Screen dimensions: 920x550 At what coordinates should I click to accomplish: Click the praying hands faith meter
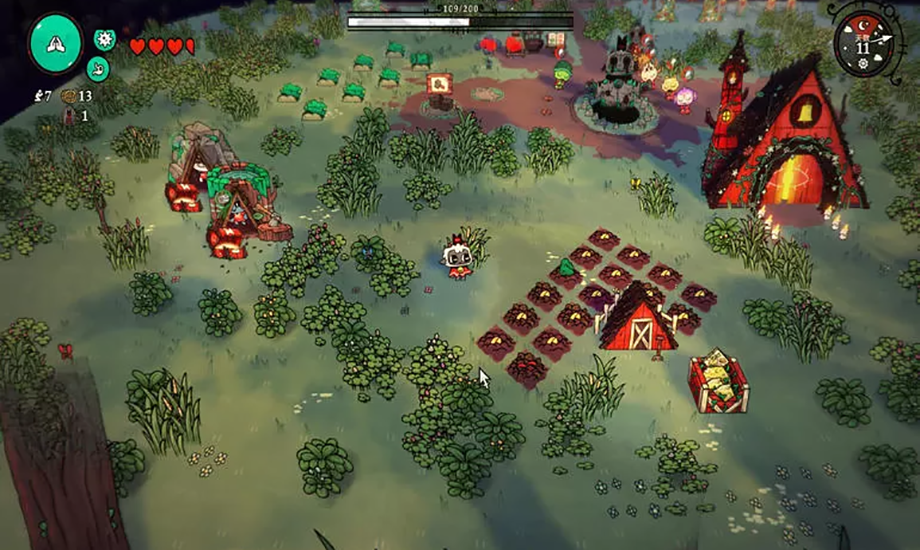[x=56, y=44]
